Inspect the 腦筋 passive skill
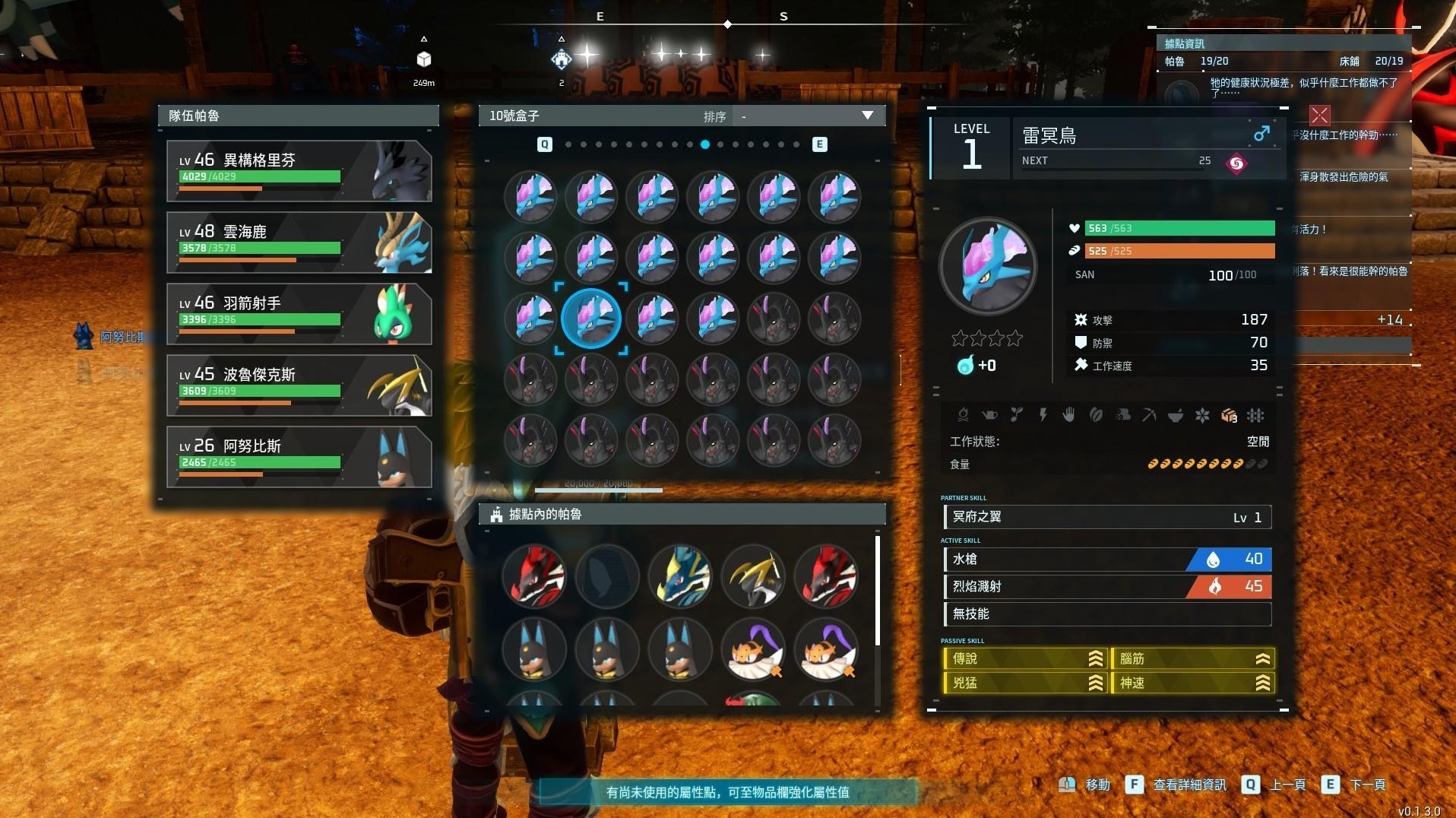 tap(1192, 659)
